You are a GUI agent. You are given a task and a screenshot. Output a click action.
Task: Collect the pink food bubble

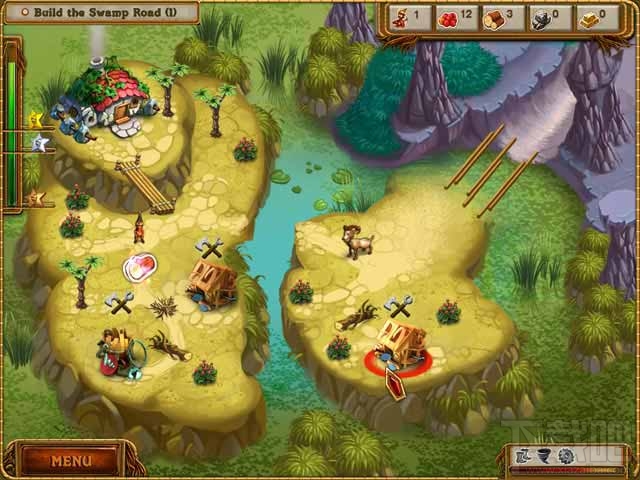[x=140, y=267]
